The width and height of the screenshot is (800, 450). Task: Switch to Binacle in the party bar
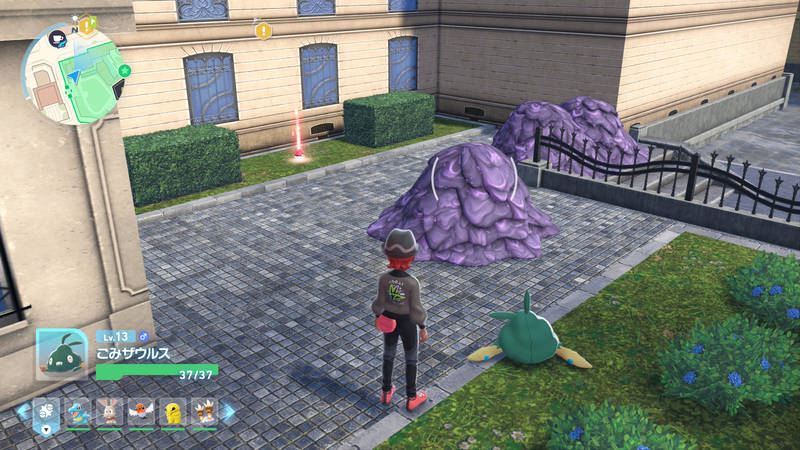(204, 411)
